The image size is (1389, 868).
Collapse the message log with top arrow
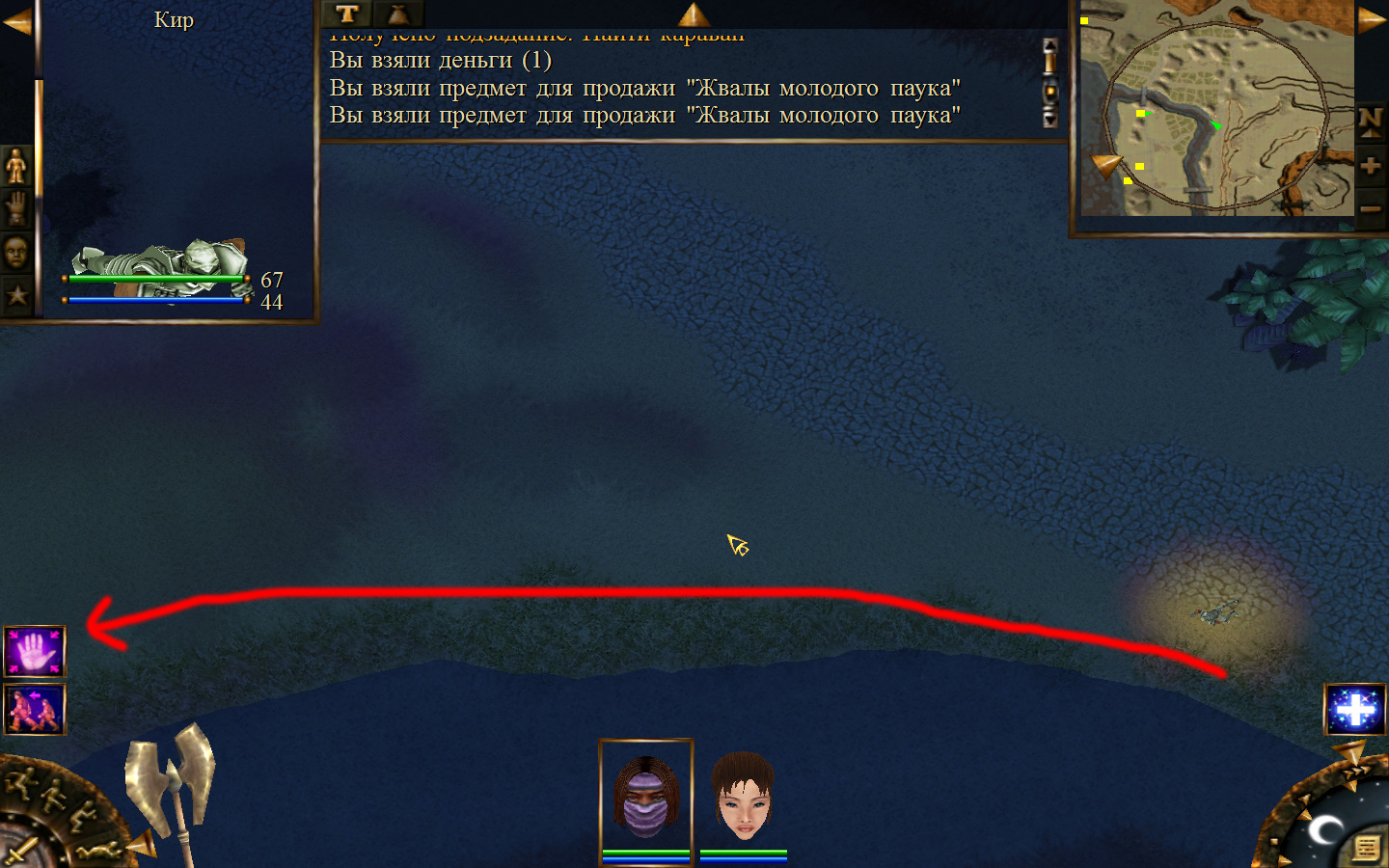(x=694, y=14)
